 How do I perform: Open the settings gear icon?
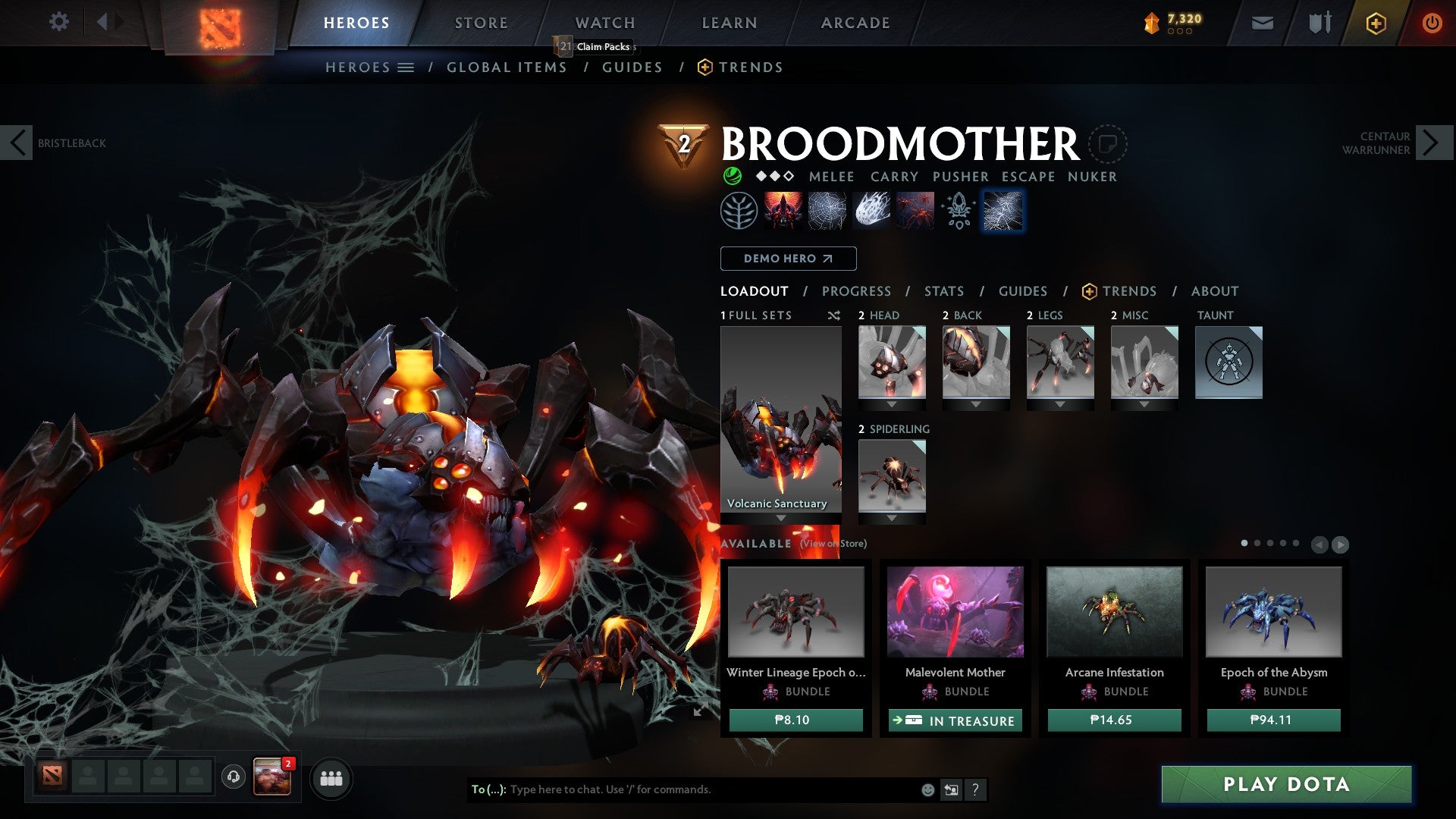[x=58, y=22]
